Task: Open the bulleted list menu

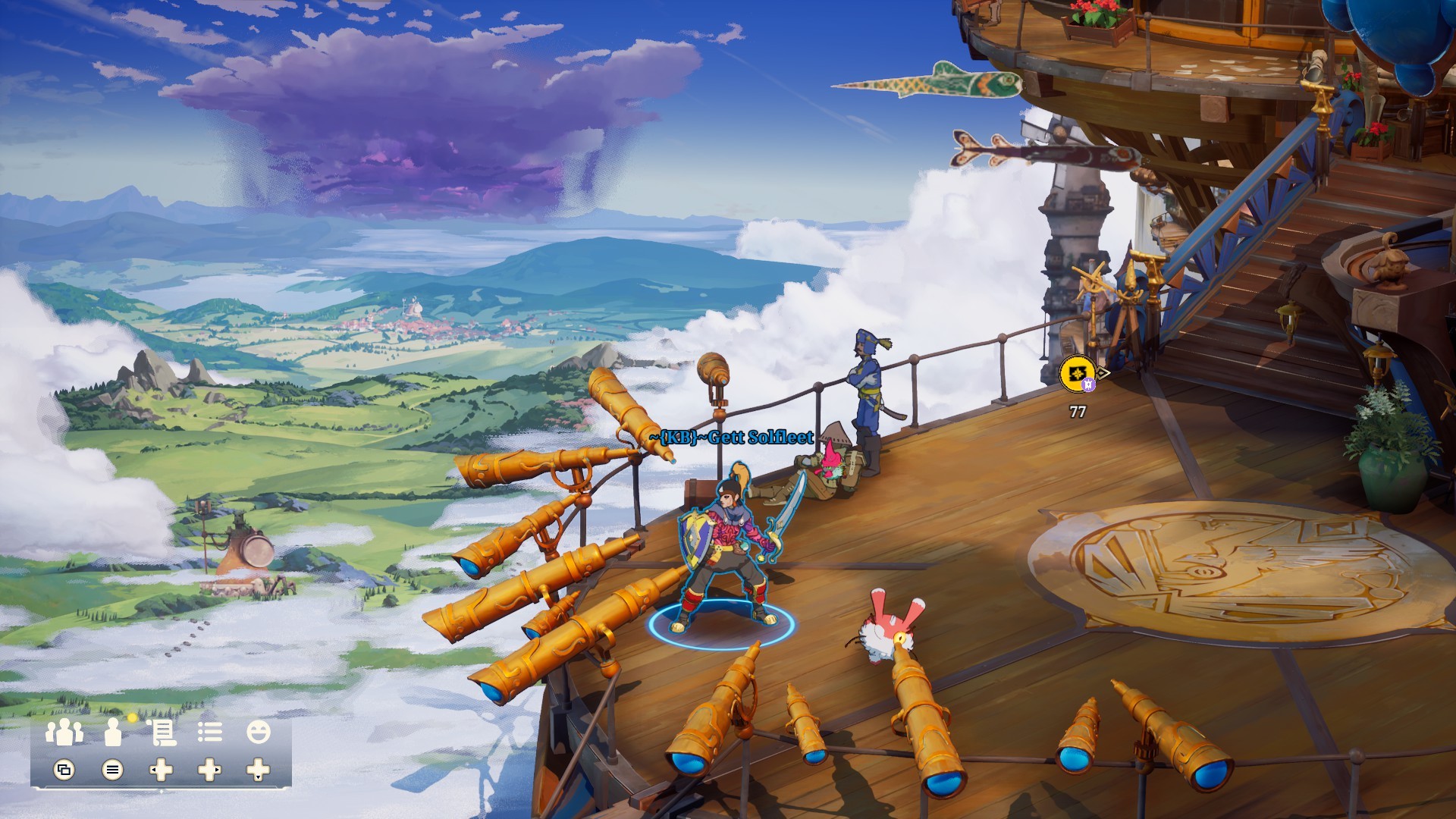Action: (x=210, y=733)
